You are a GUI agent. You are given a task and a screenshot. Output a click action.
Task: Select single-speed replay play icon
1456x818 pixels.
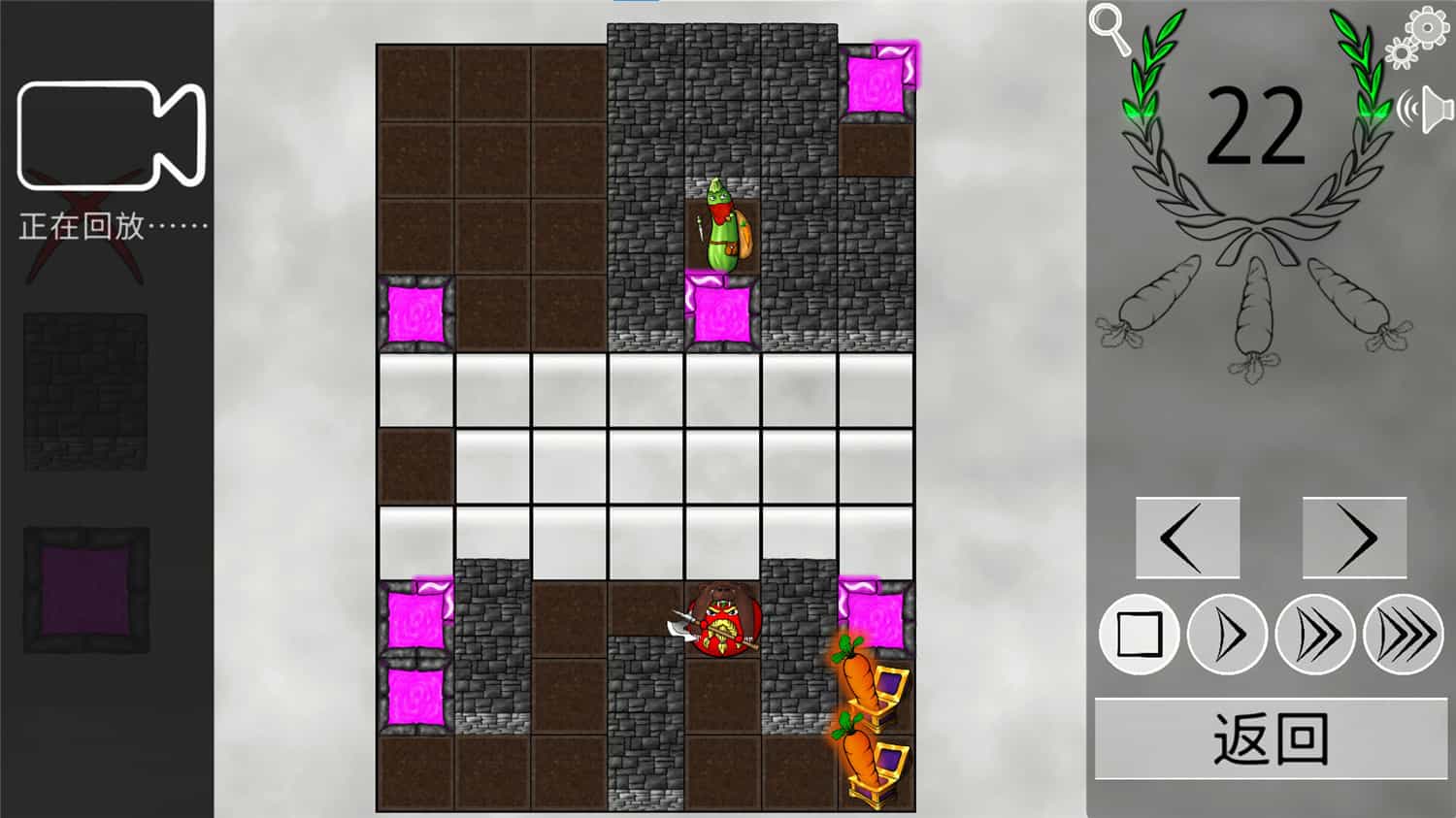tap(1227, 636)
